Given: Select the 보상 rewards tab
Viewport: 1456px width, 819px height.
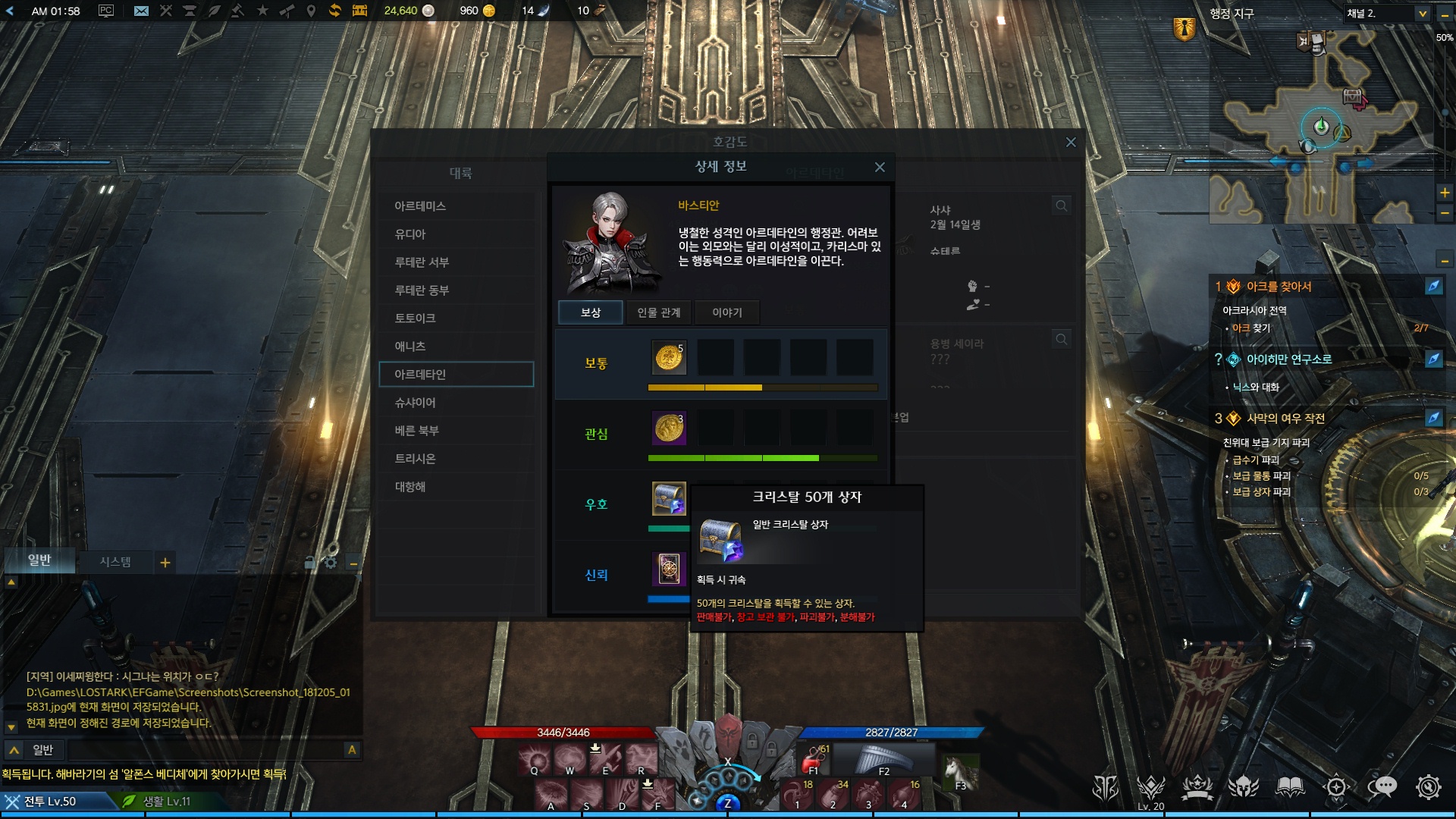Looking at the screenshot, I should pyautogui.click(x=590, y=312).
